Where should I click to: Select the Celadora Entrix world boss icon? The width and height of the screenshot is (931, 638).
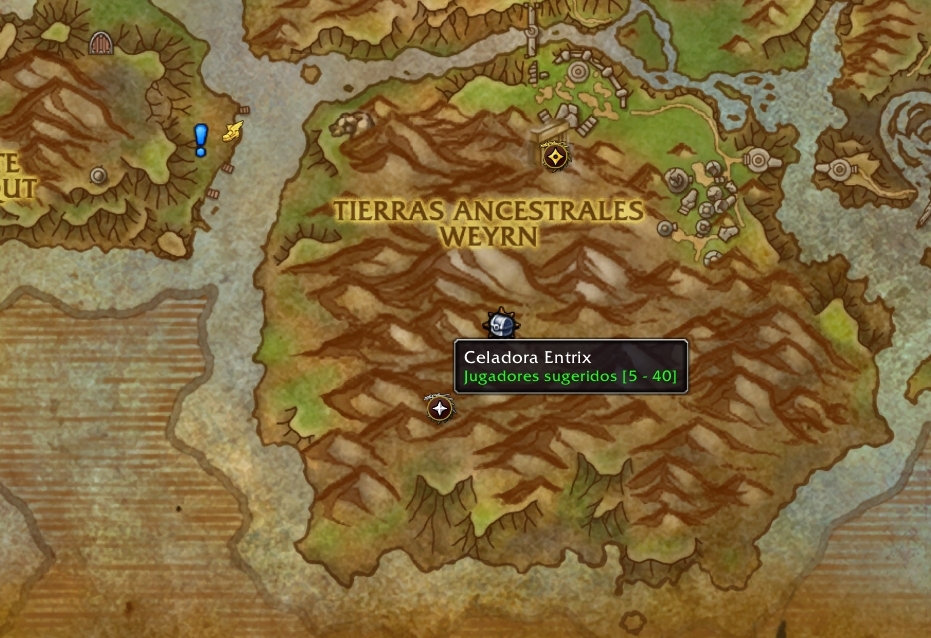pyautogui.click(x=500, y=324)
